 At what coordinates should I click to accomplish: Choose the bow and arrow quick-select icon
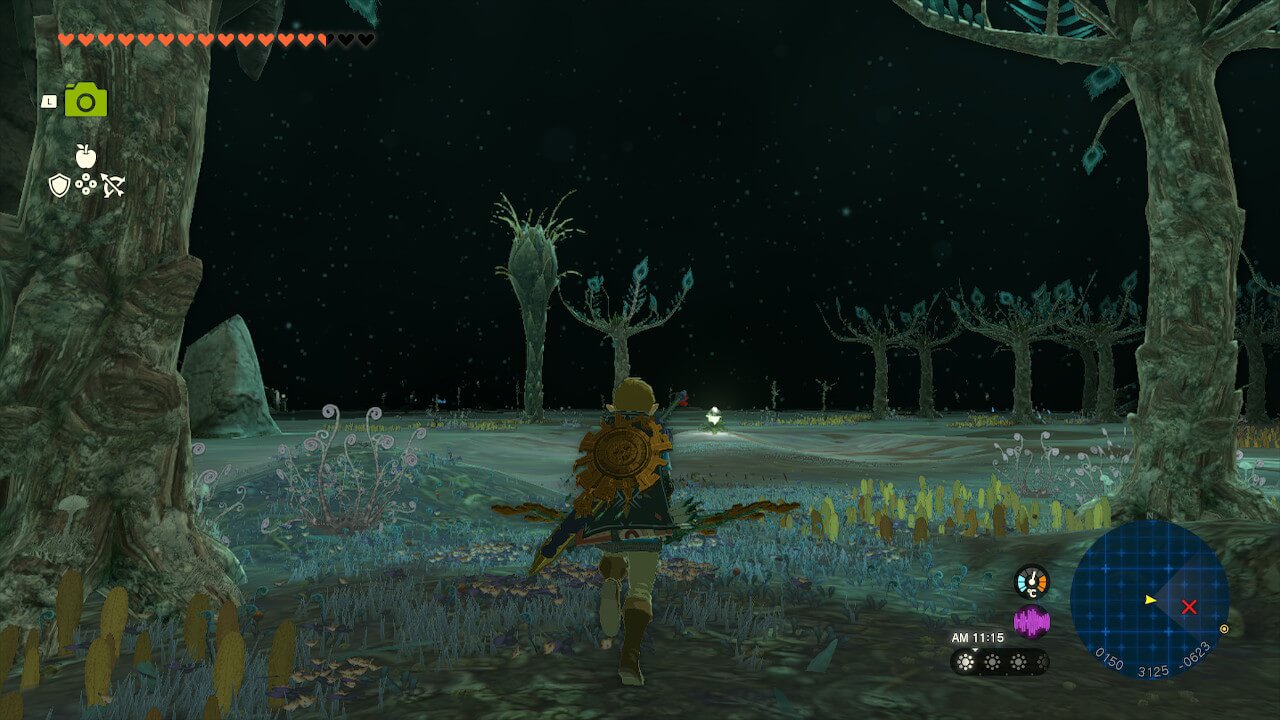coord(112,185)
